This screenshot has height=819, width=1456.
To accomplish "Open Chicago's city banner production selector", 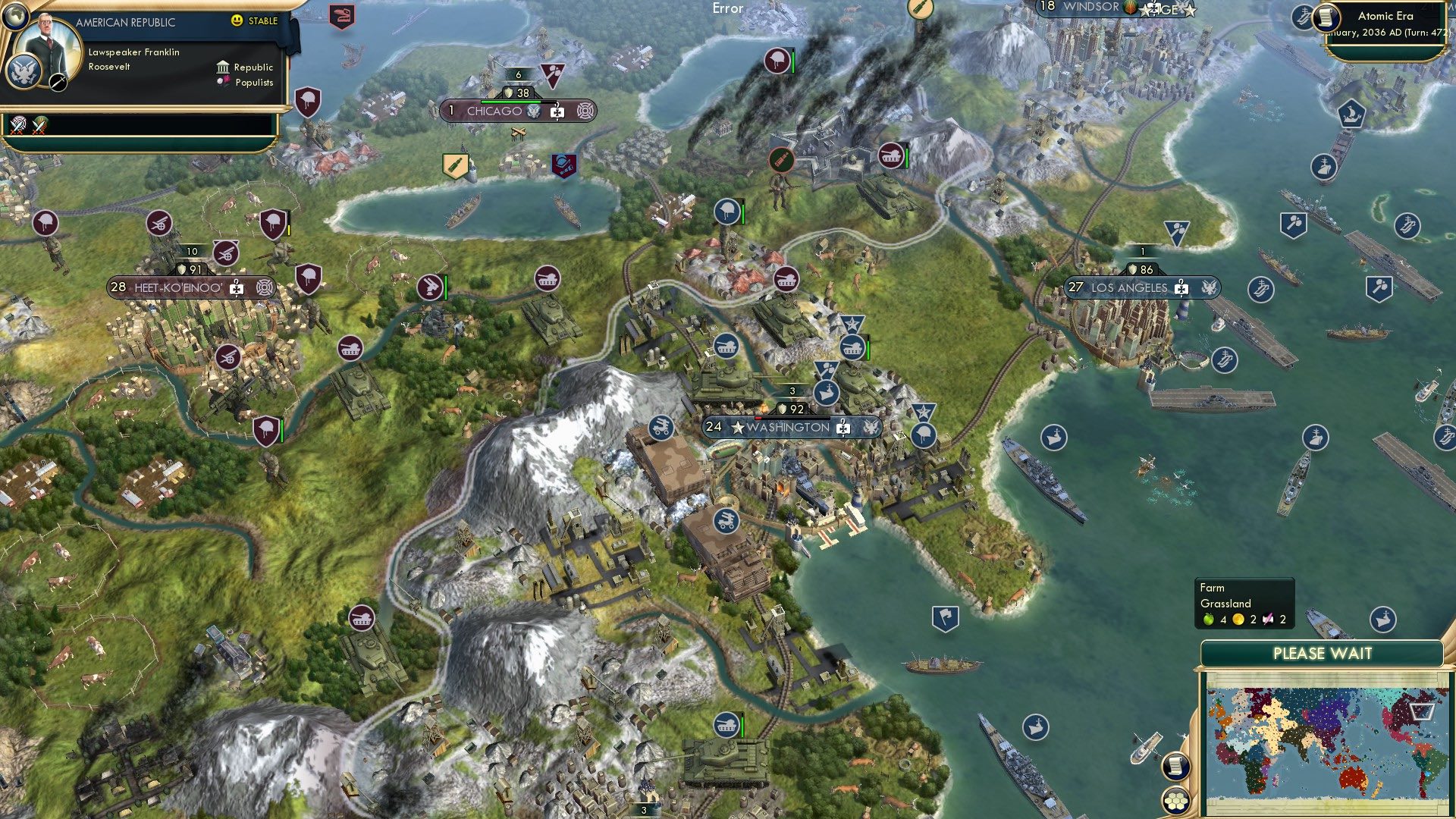I will tap(558, 111).
